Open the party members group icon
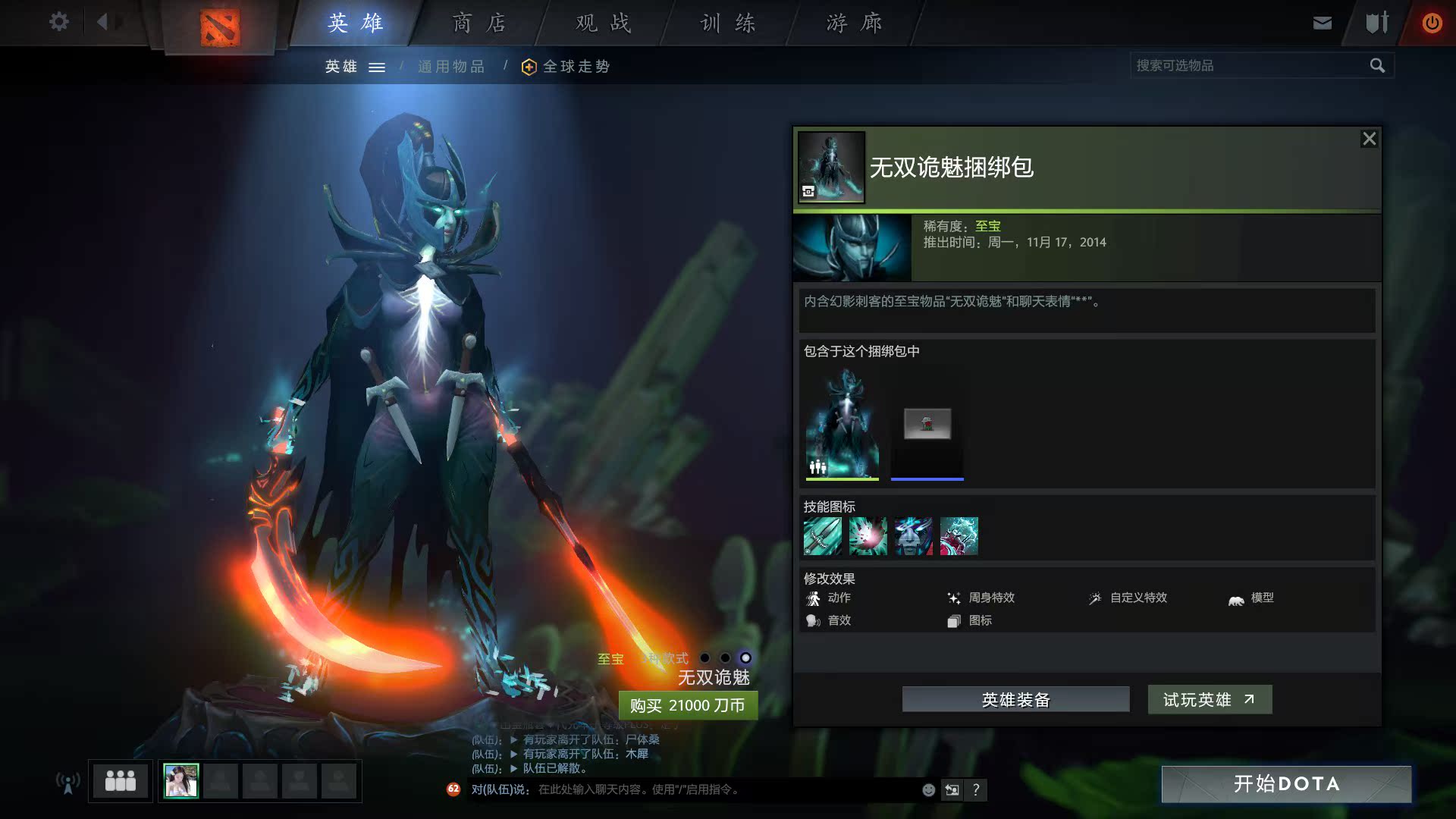Image resolution: width=1456 pixels, height=819 pixels. click(x=120, y=780)
